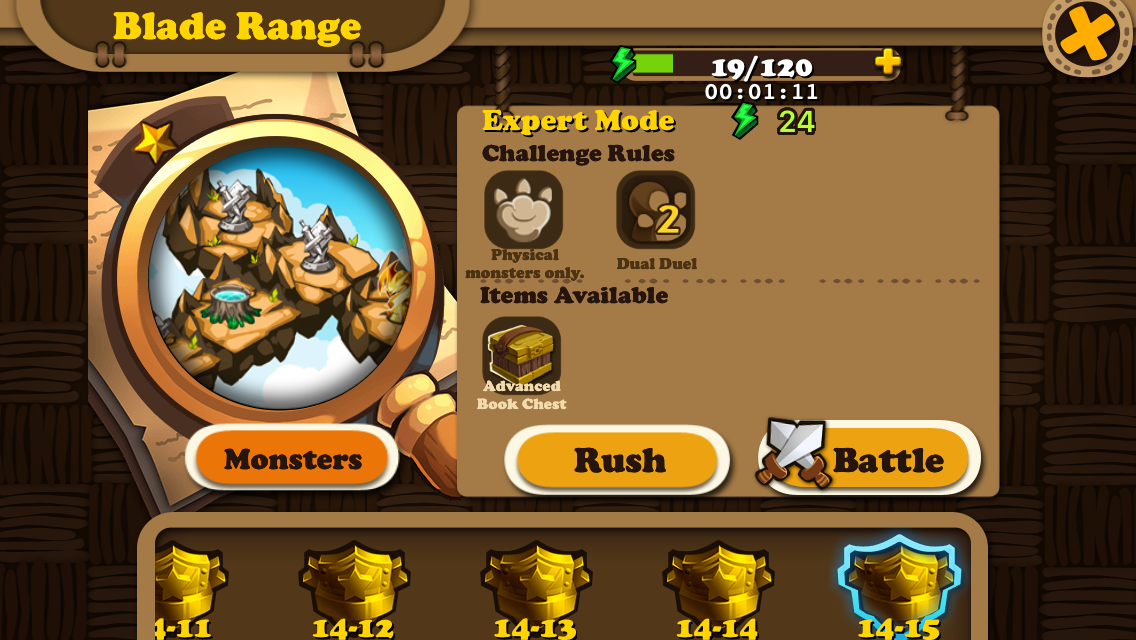Tap the Rush button
Viewport: 1136px width, 640px height.
pos(618,460)
